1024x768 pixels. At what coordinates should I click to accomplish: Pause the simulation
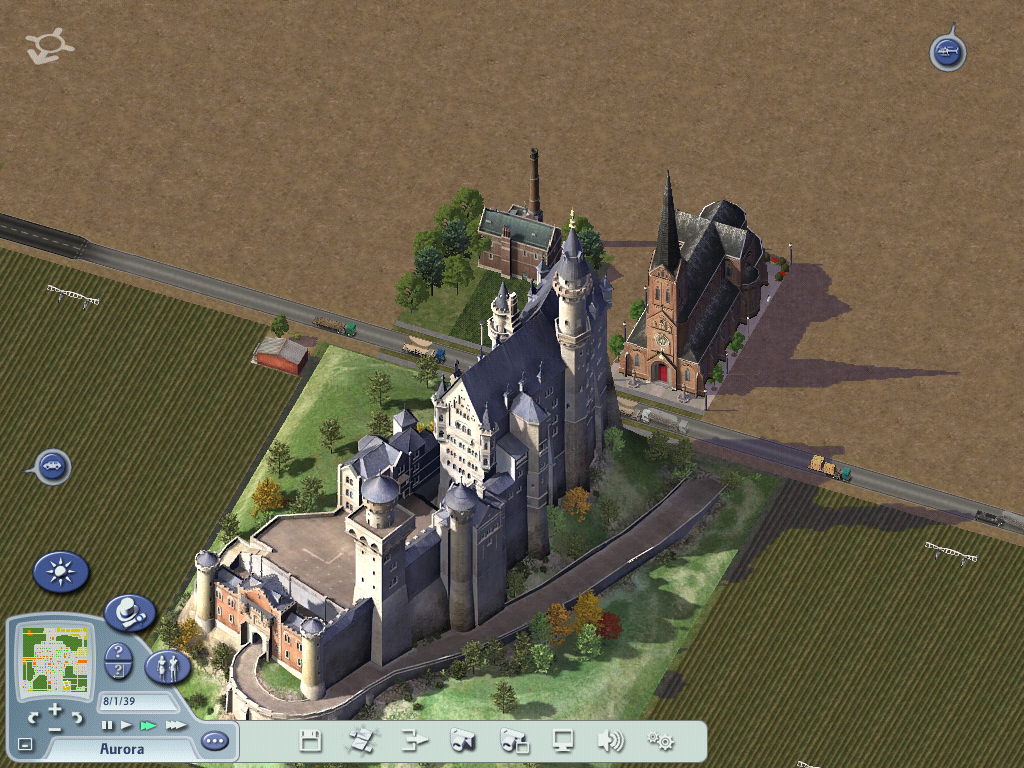point(107,725)
